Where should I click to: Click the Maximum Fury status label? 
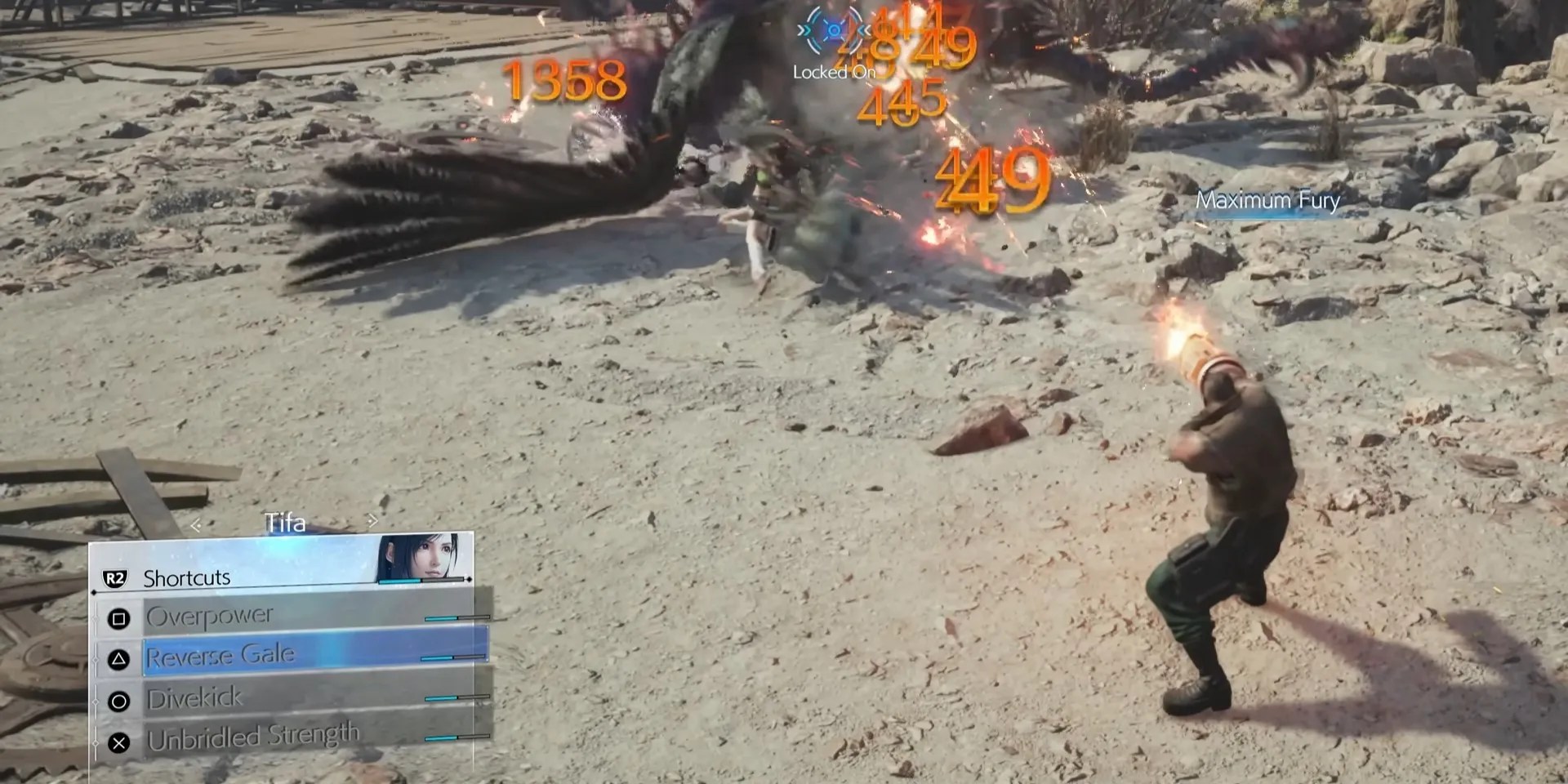coord(1267,200)
